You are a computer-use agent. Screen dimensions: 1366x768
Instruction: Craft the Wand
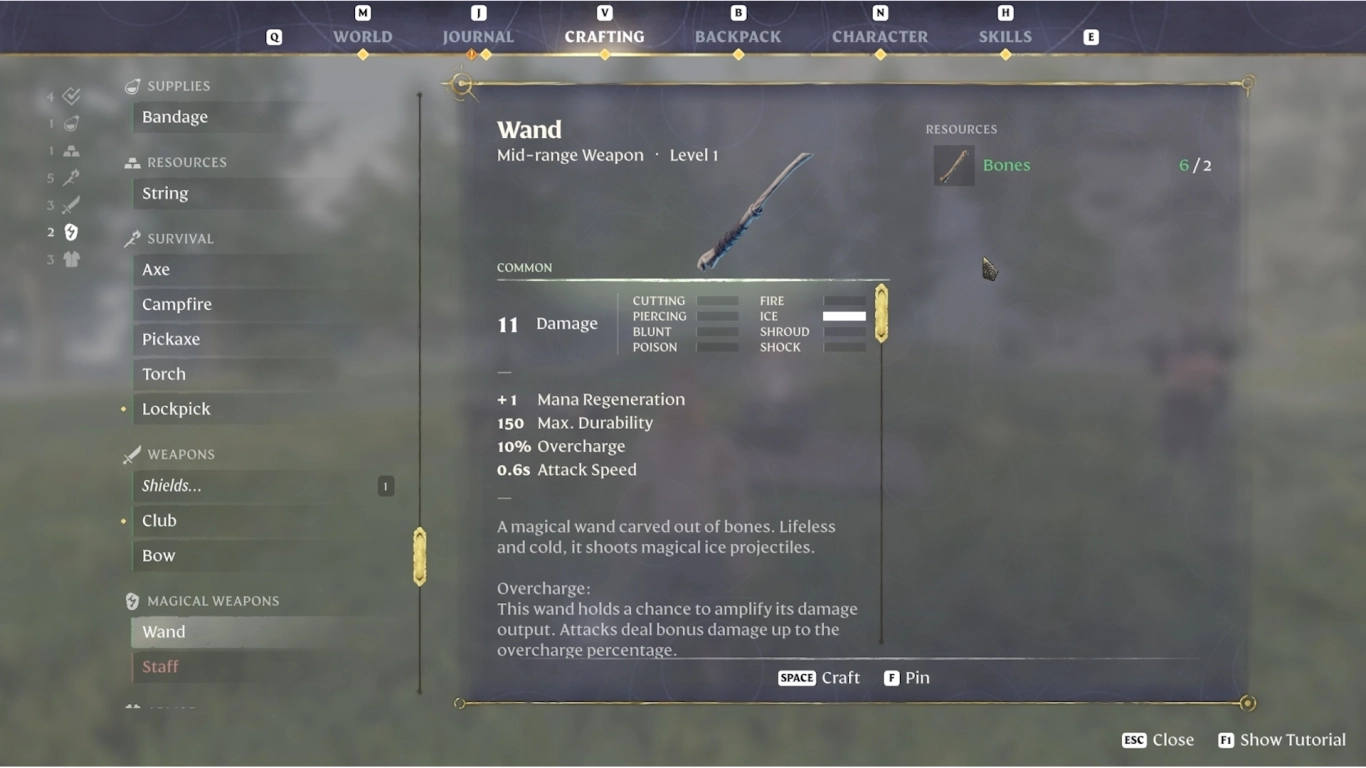click(819, 678)
